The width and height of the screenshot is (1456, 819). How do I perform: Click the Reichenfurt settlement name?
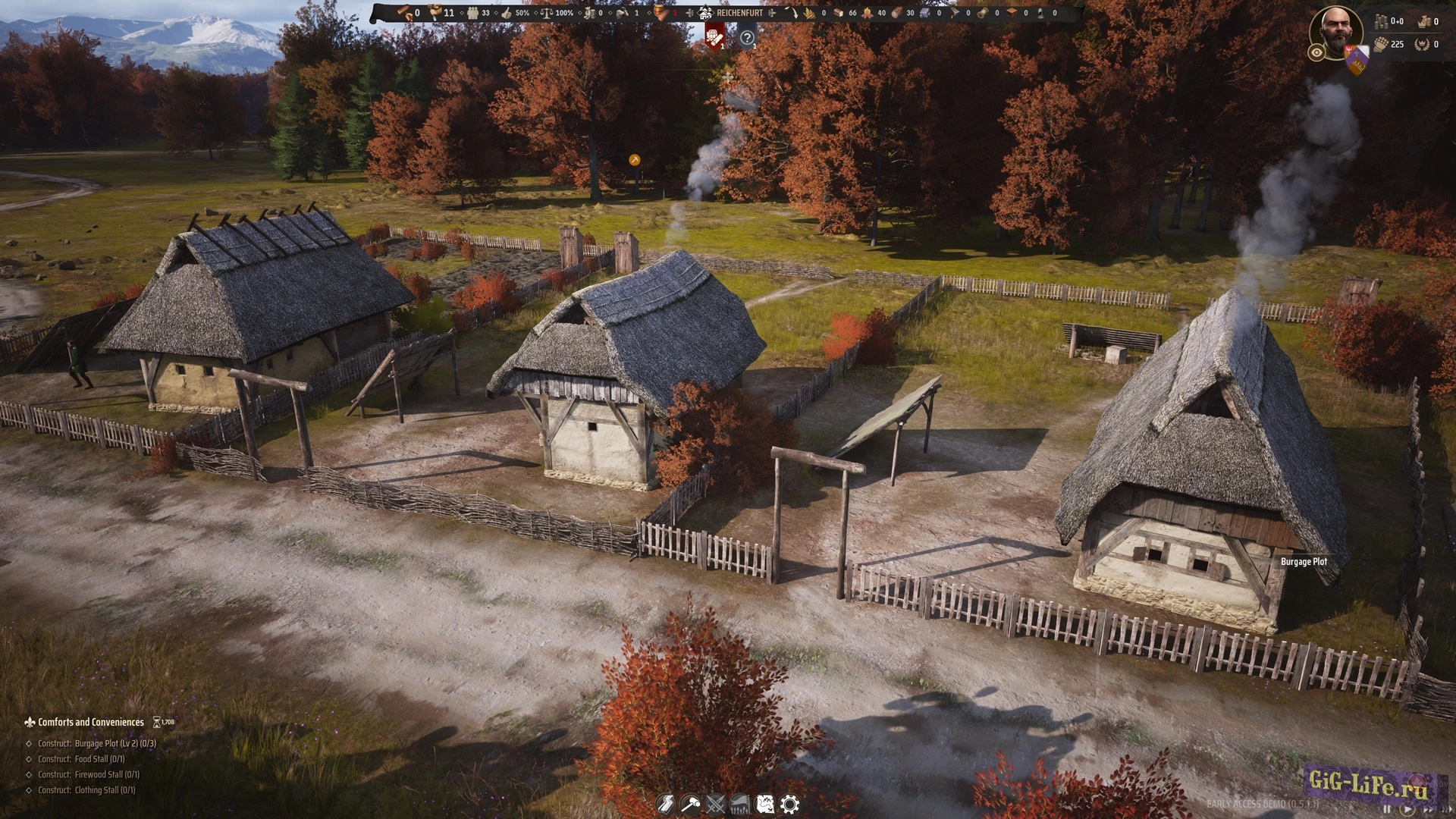[x=739, y=13]
